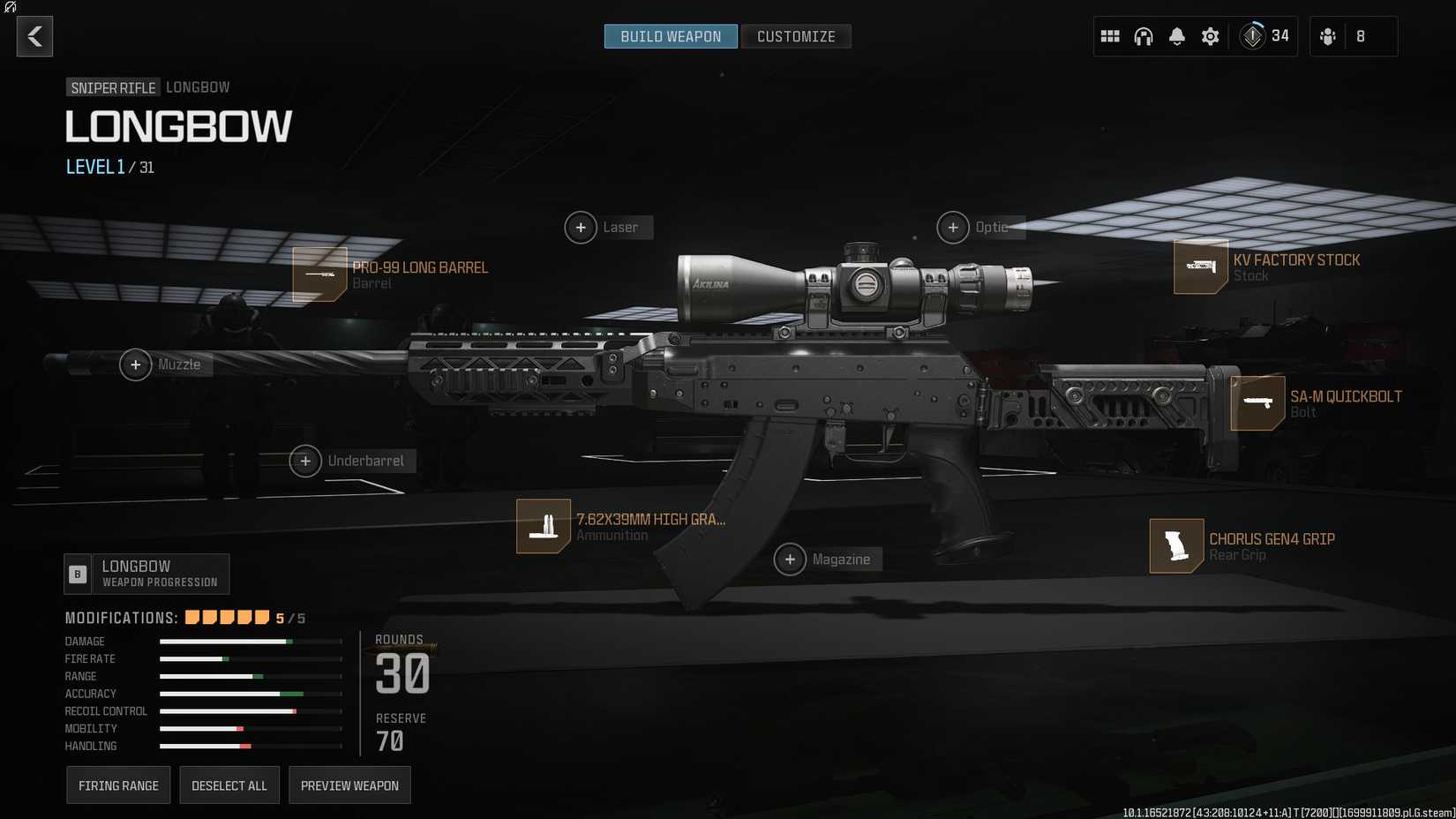1456x819 pixels.
Task: Select the Build Weapon tab
Action: (670, 36)
